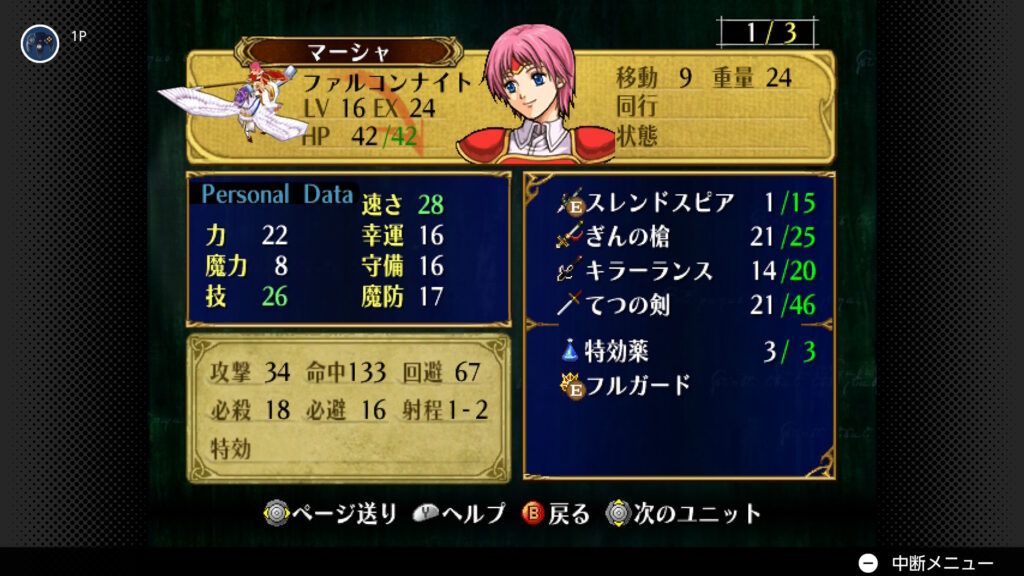Viewport: 1024px width, 576px height.
Task: Click the 1P player profile icon
Action: click(x=40, y=43)
